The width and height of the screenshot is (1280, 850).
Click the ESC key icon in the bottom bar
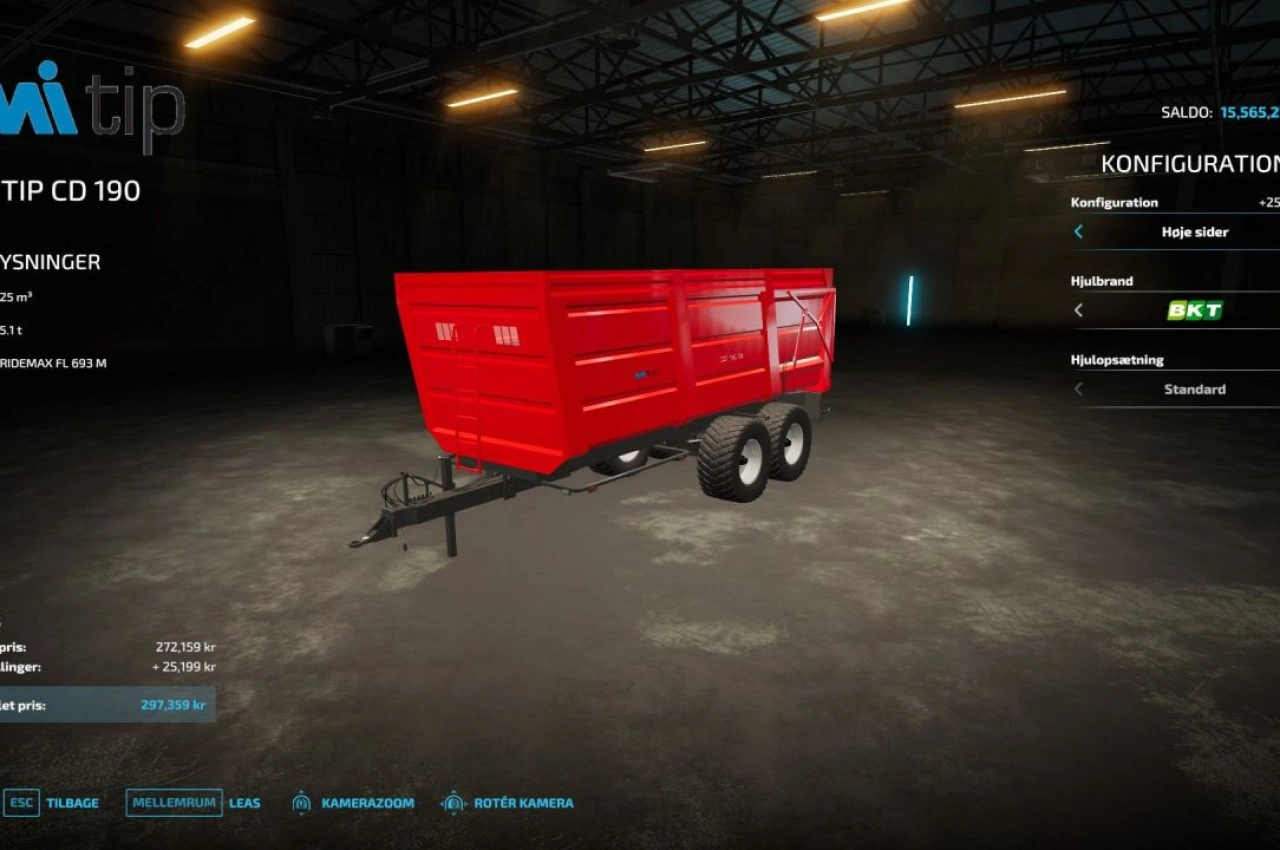click(x=22, y=802)
